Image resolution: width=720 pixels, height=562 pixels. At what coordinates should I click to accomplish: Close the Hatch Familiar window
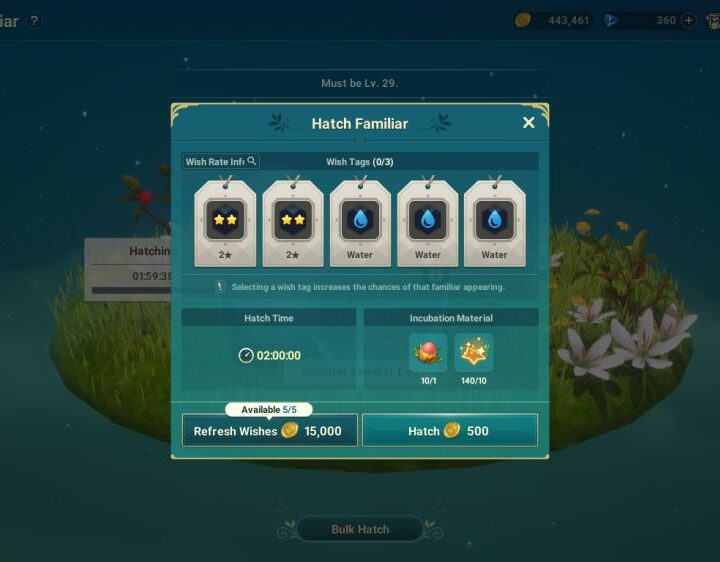pyautogui.click(x=529, y=122)
